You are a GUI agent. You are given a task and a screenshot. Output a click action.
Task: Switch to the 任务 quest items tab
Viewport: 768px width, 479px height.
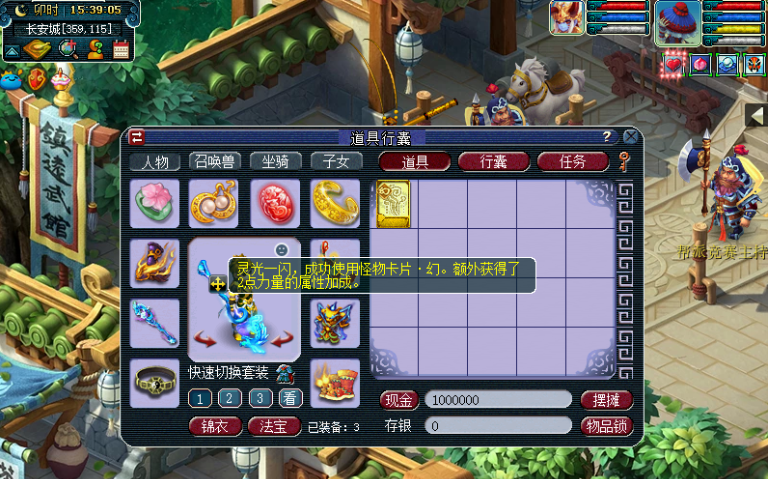click(x=573, y=162)
